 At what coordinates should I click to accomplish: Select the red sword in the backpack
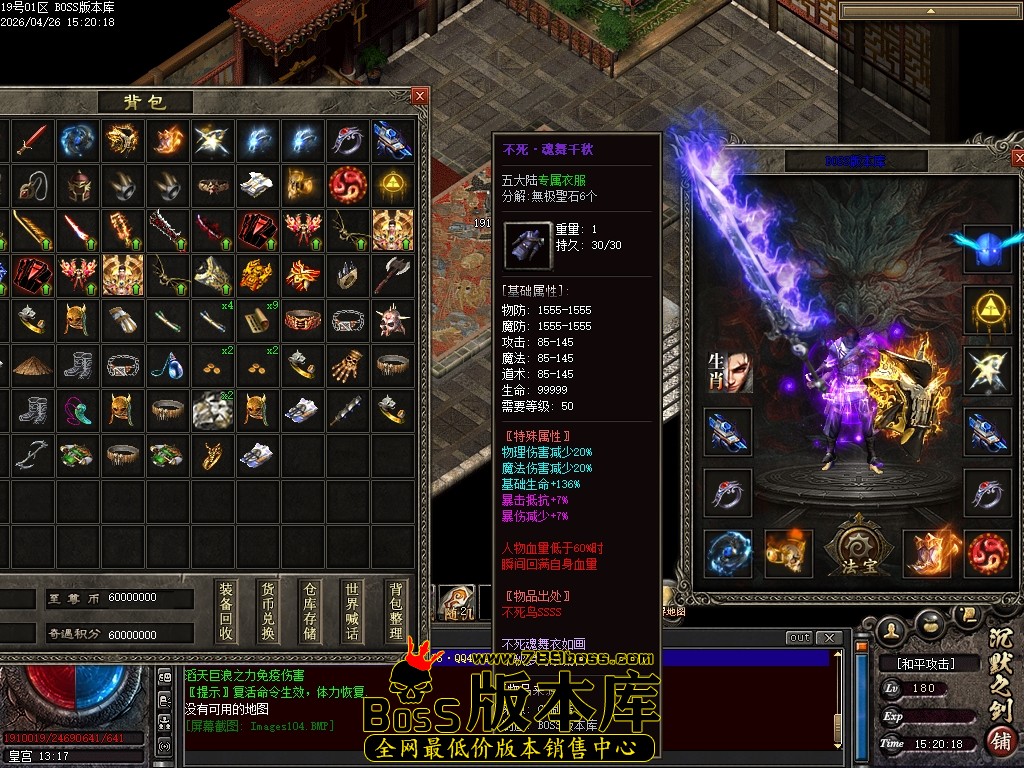[x=32, y=140]
